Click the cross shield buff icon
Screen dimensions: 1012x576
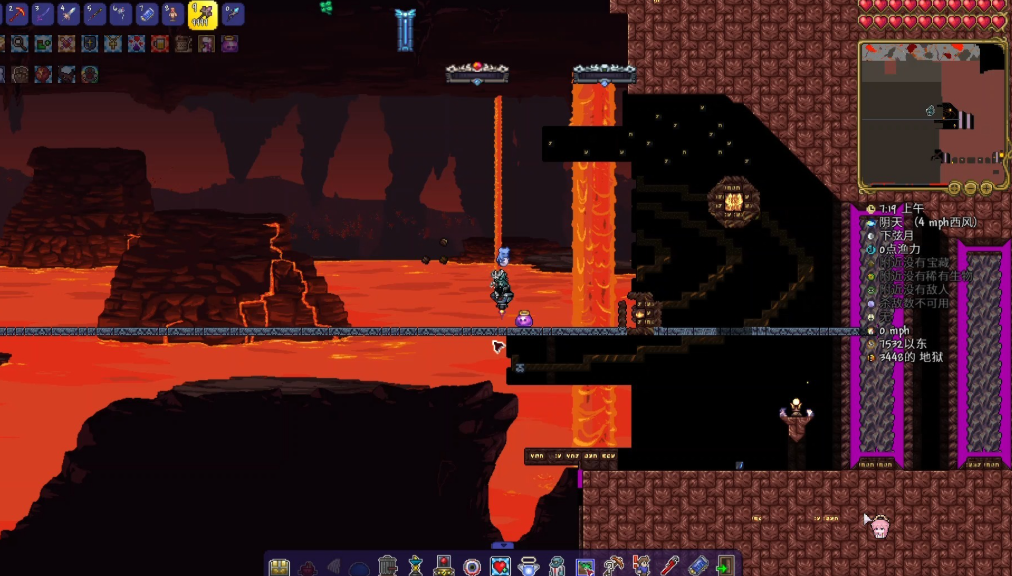tap(90, 43)
